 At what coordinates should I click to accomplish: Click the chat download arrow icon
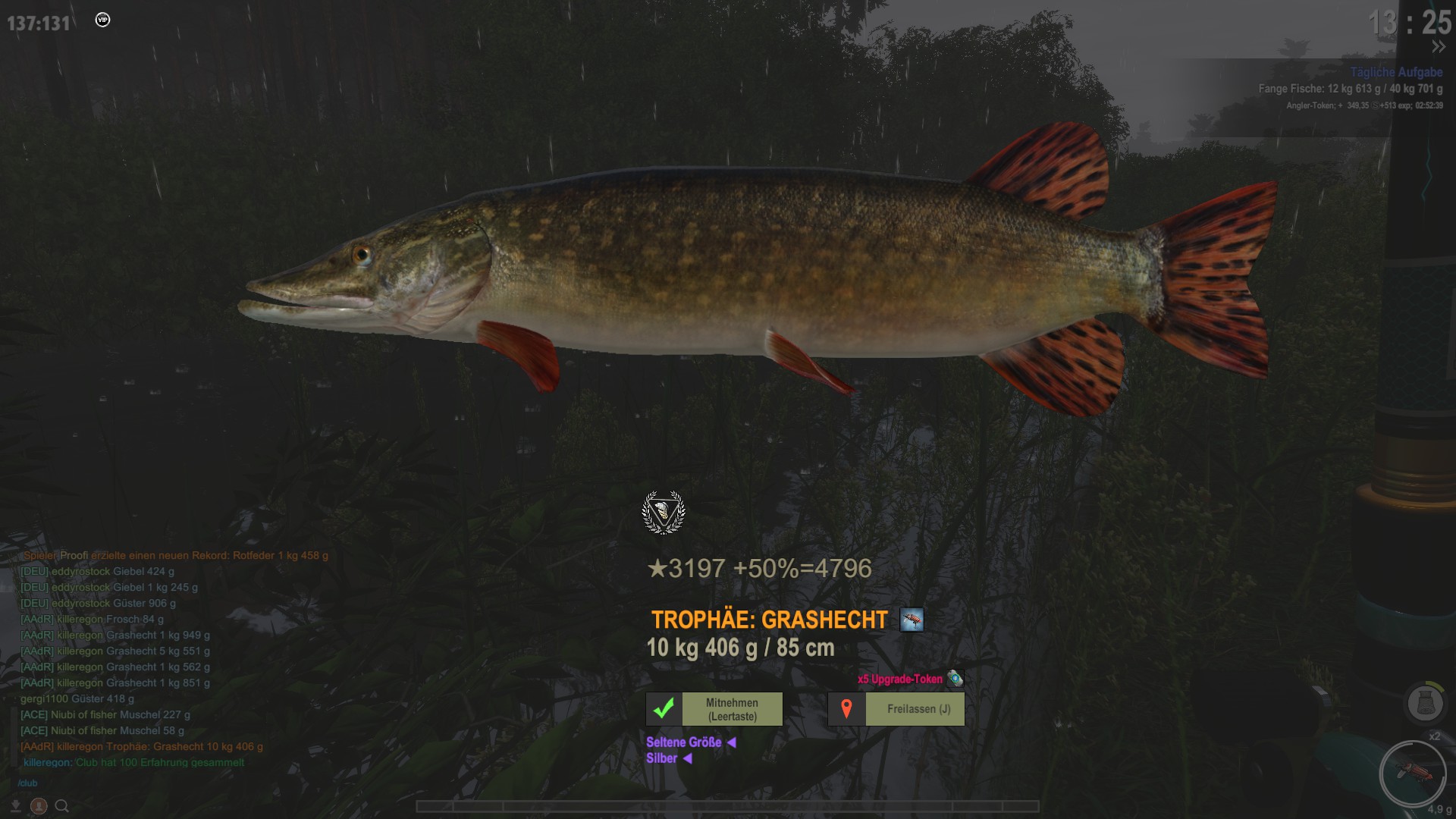coord(15,806)
